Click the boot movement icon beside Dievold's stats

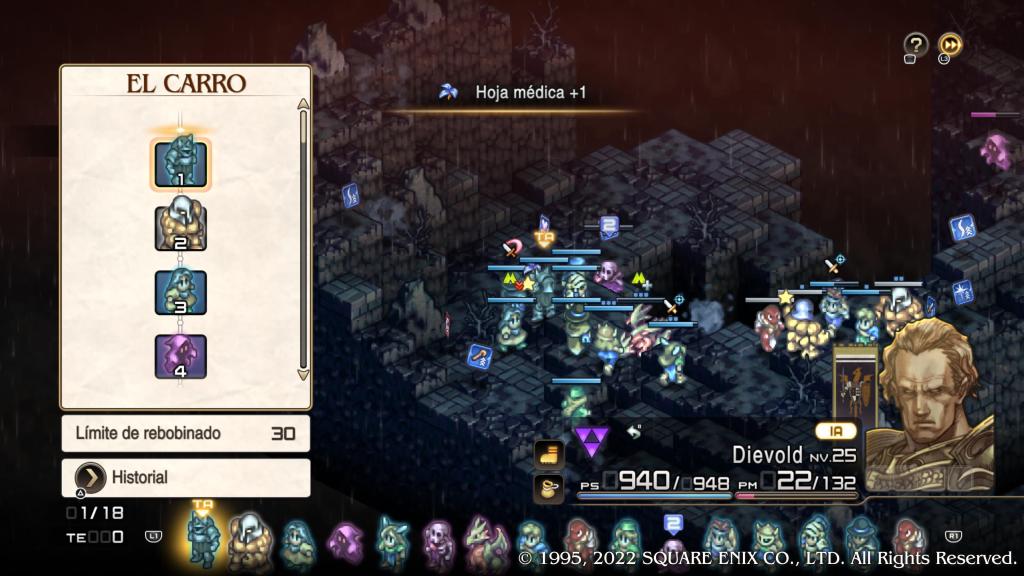point(549,454)
